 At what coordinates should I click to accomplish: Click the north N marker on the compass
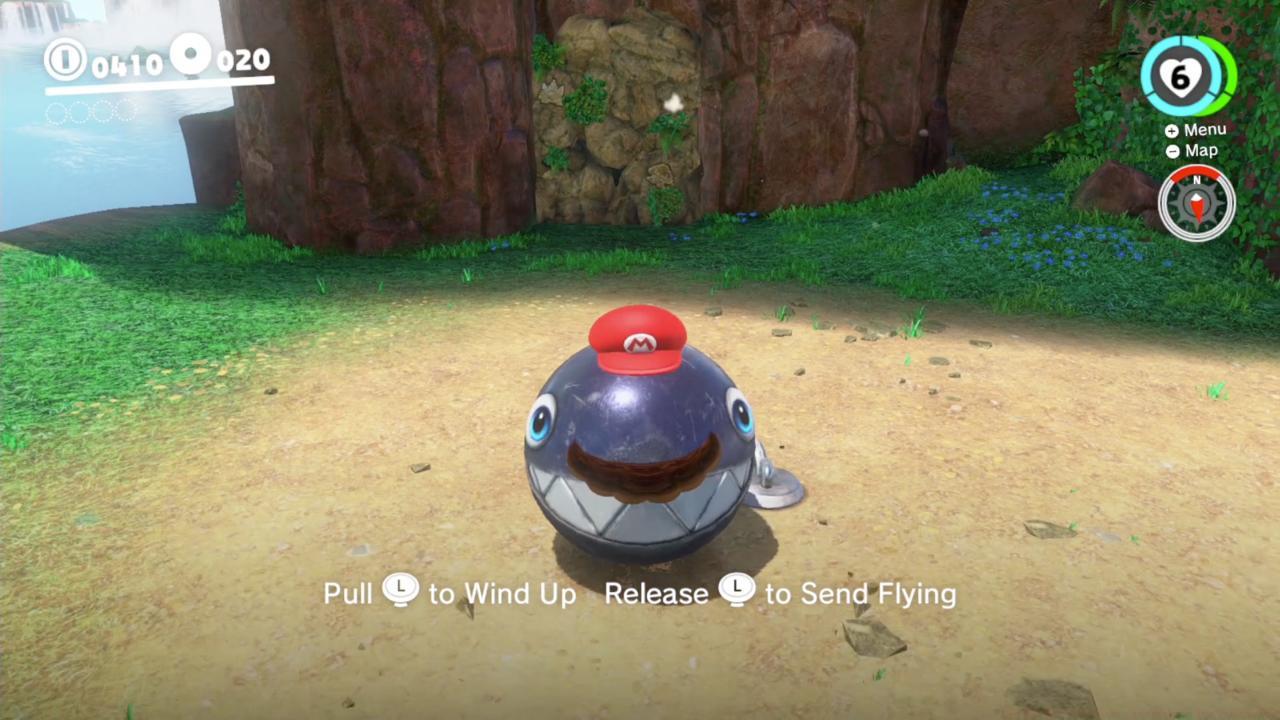1197,180
